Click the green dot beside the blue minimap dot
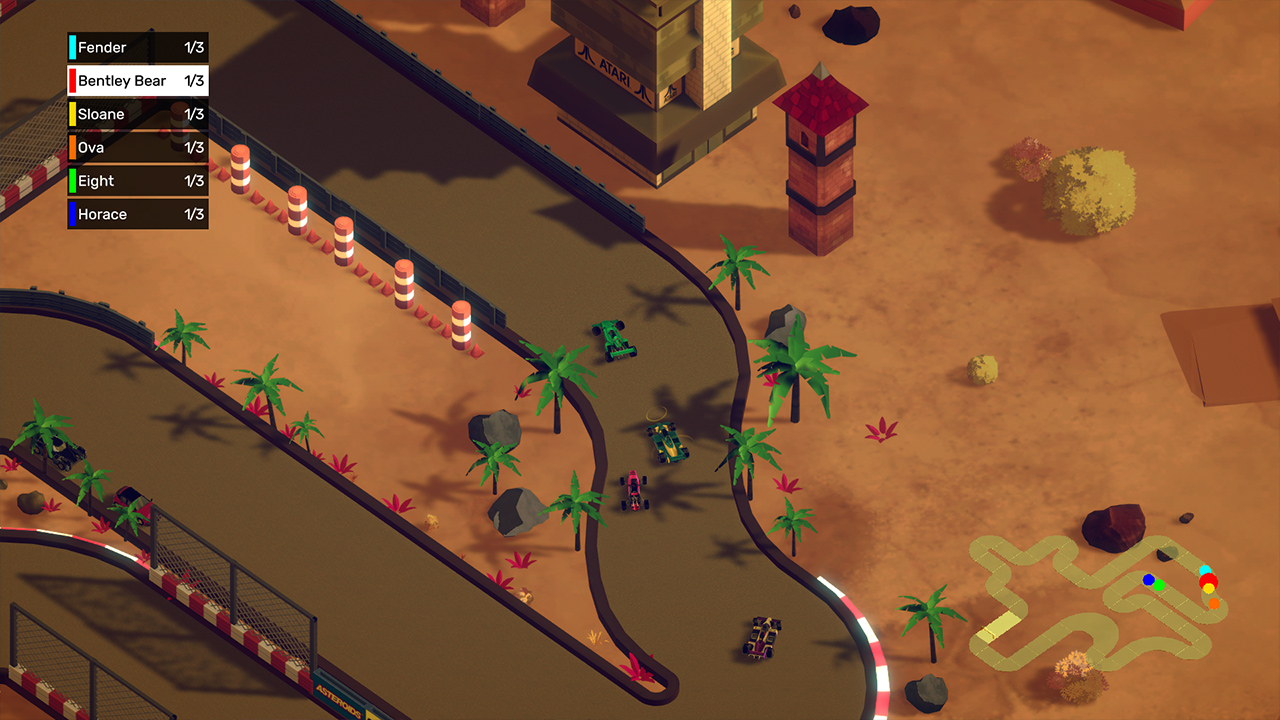This screenshot has height=720, width=1280. coord(1159,586)
